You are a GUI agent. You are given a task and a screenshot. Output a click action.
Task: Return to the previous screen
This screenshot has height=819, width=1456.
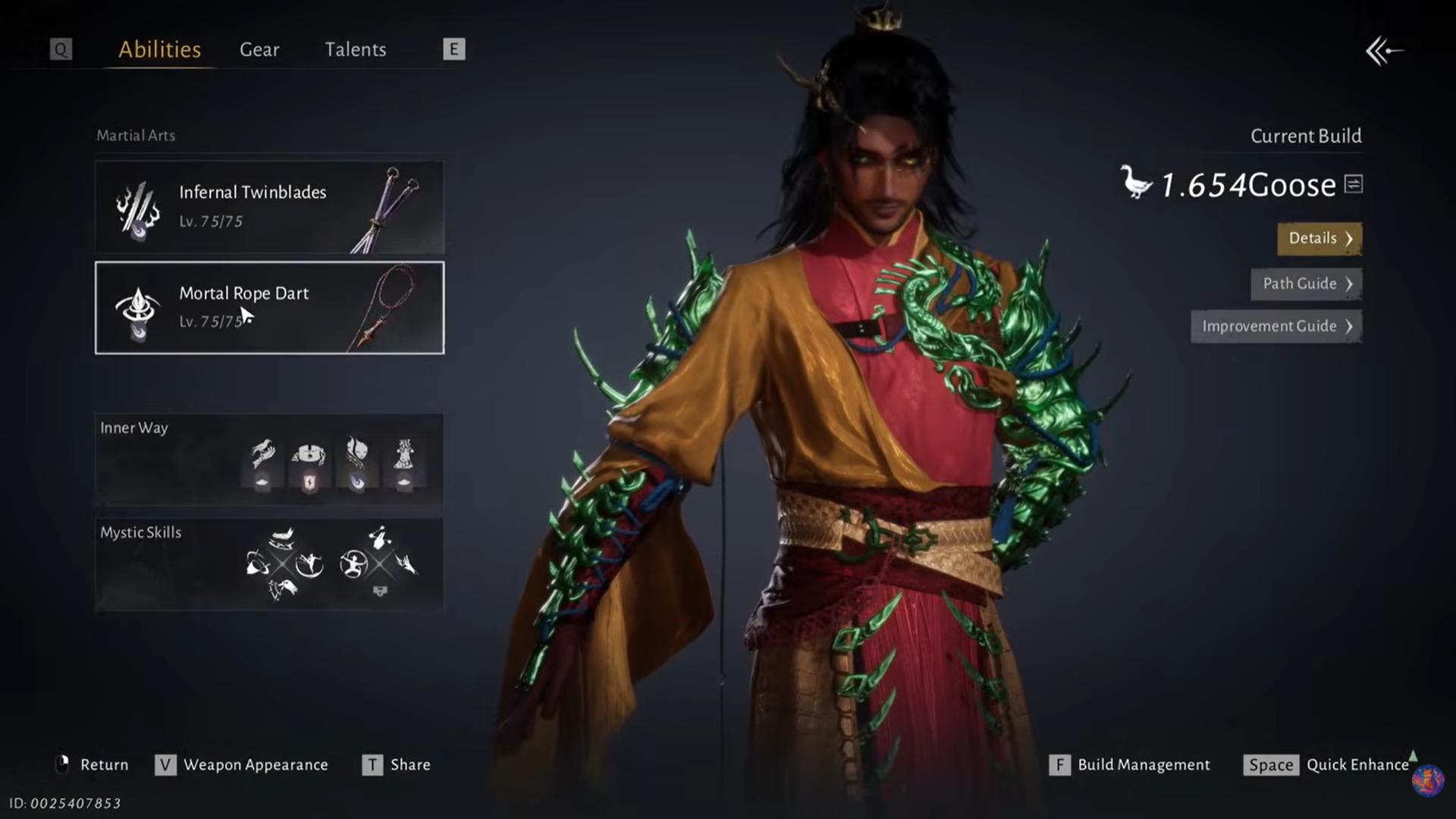pyautogui.click(x=93, y=764)
